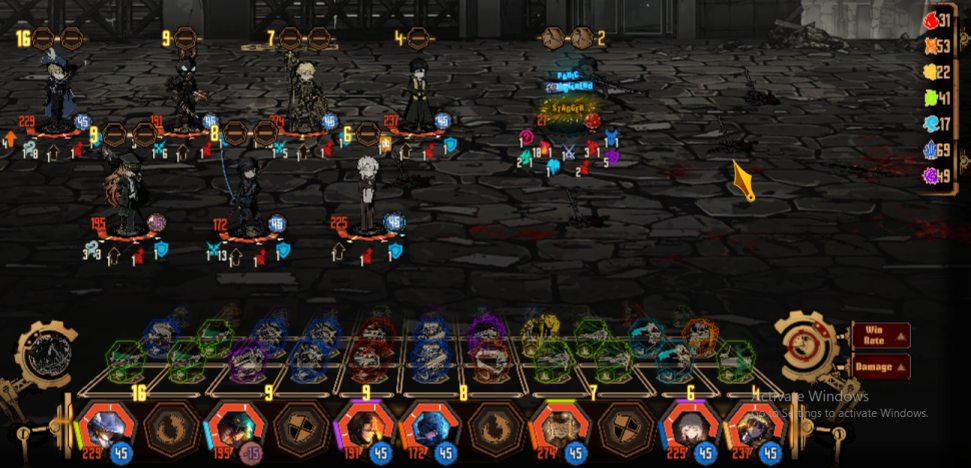Choose the Damage auto-chain button

click(x=881, y=367)
